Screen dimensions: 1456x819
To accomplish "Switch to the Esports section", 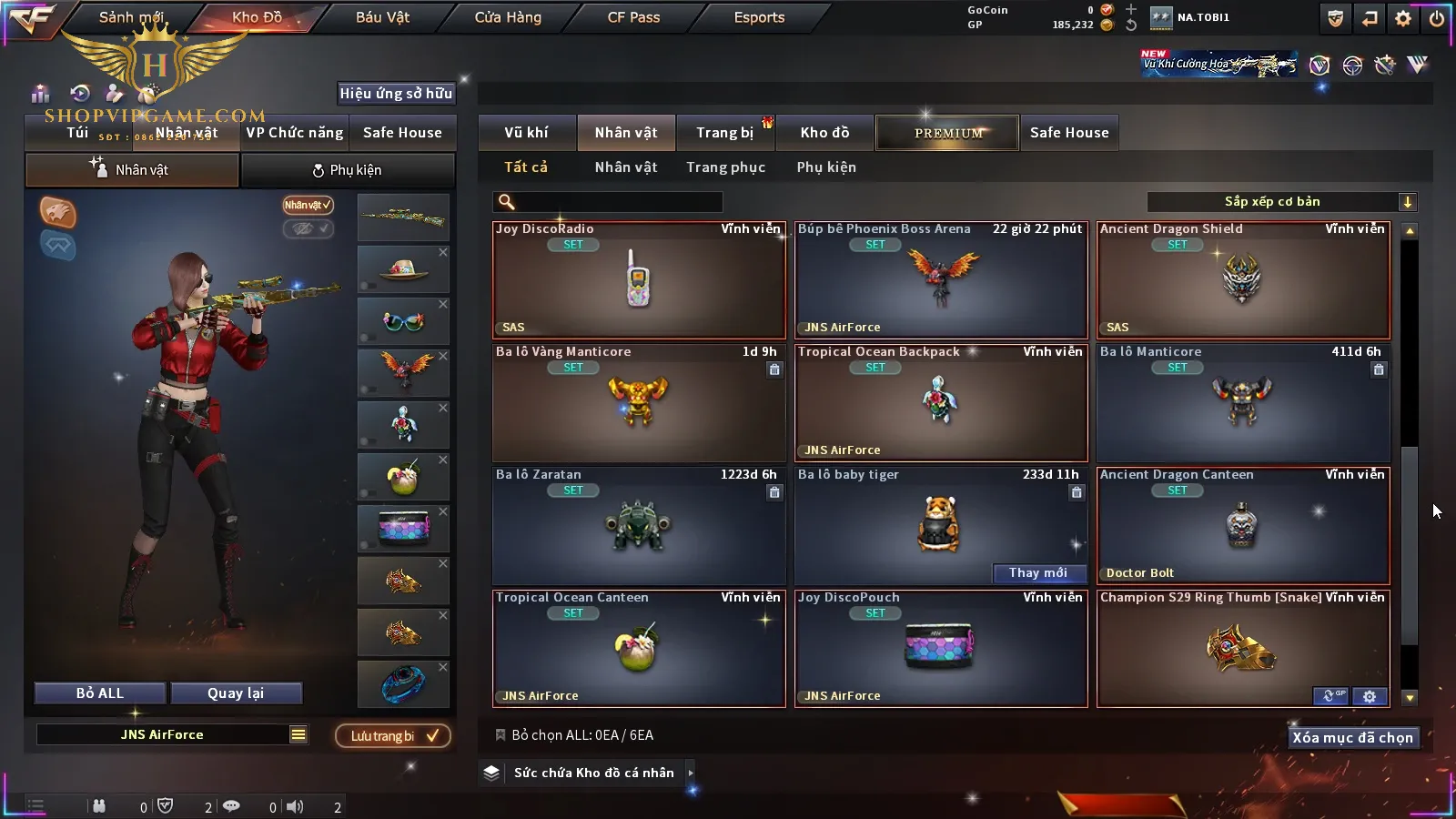I will click(759, 17).
